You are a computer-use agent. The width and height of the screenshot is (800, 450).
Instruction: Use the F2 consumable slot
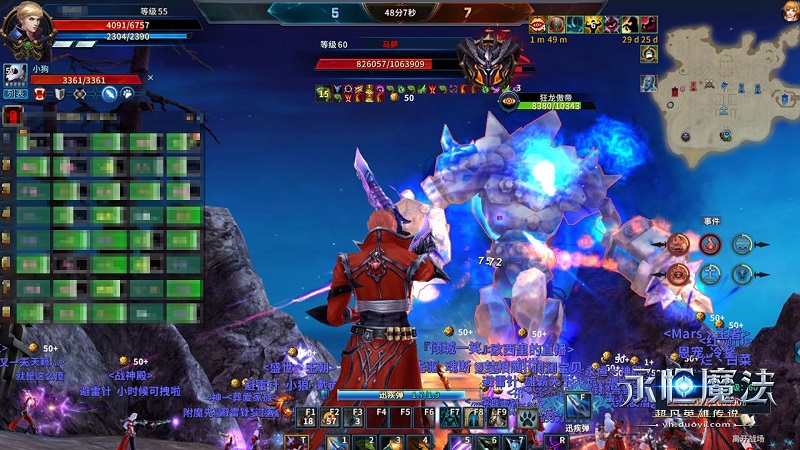point(335,415)
